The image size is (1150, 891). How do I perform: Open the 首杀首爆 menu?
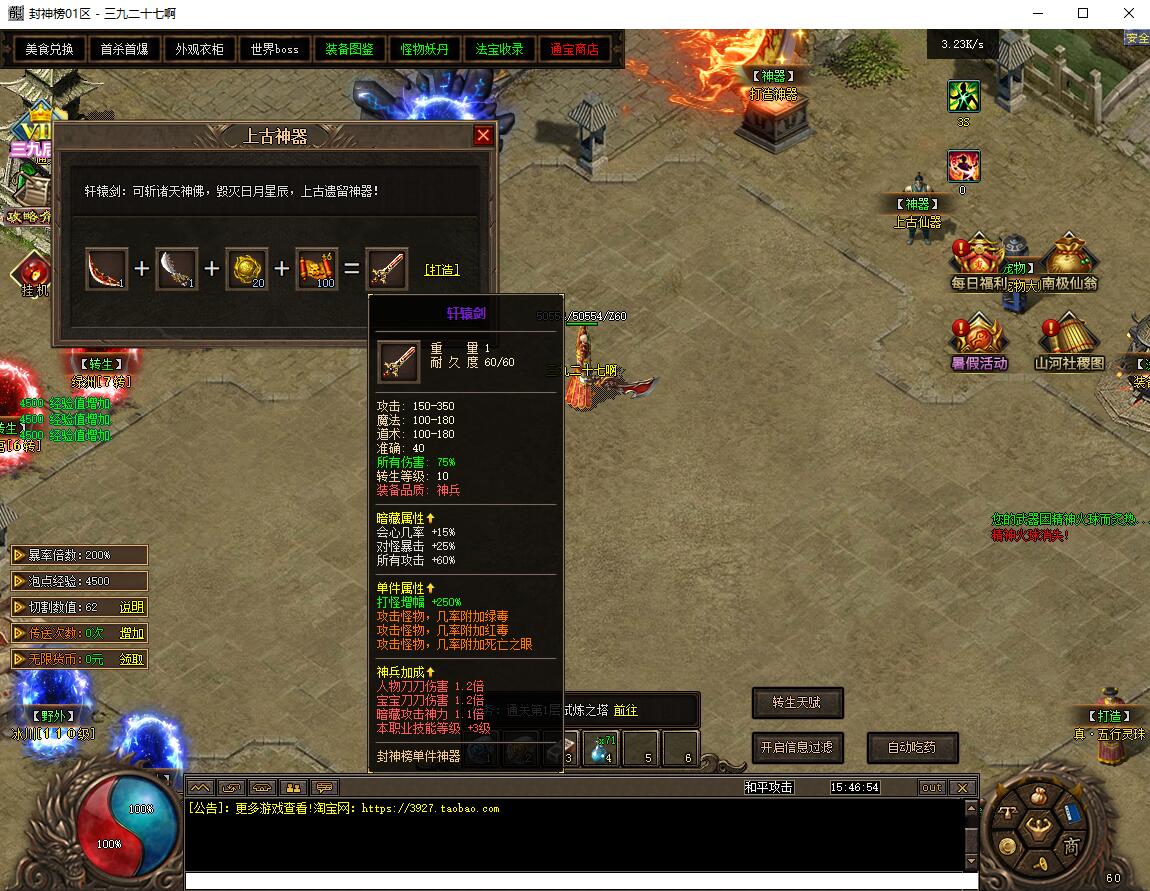tap(125, 49)
